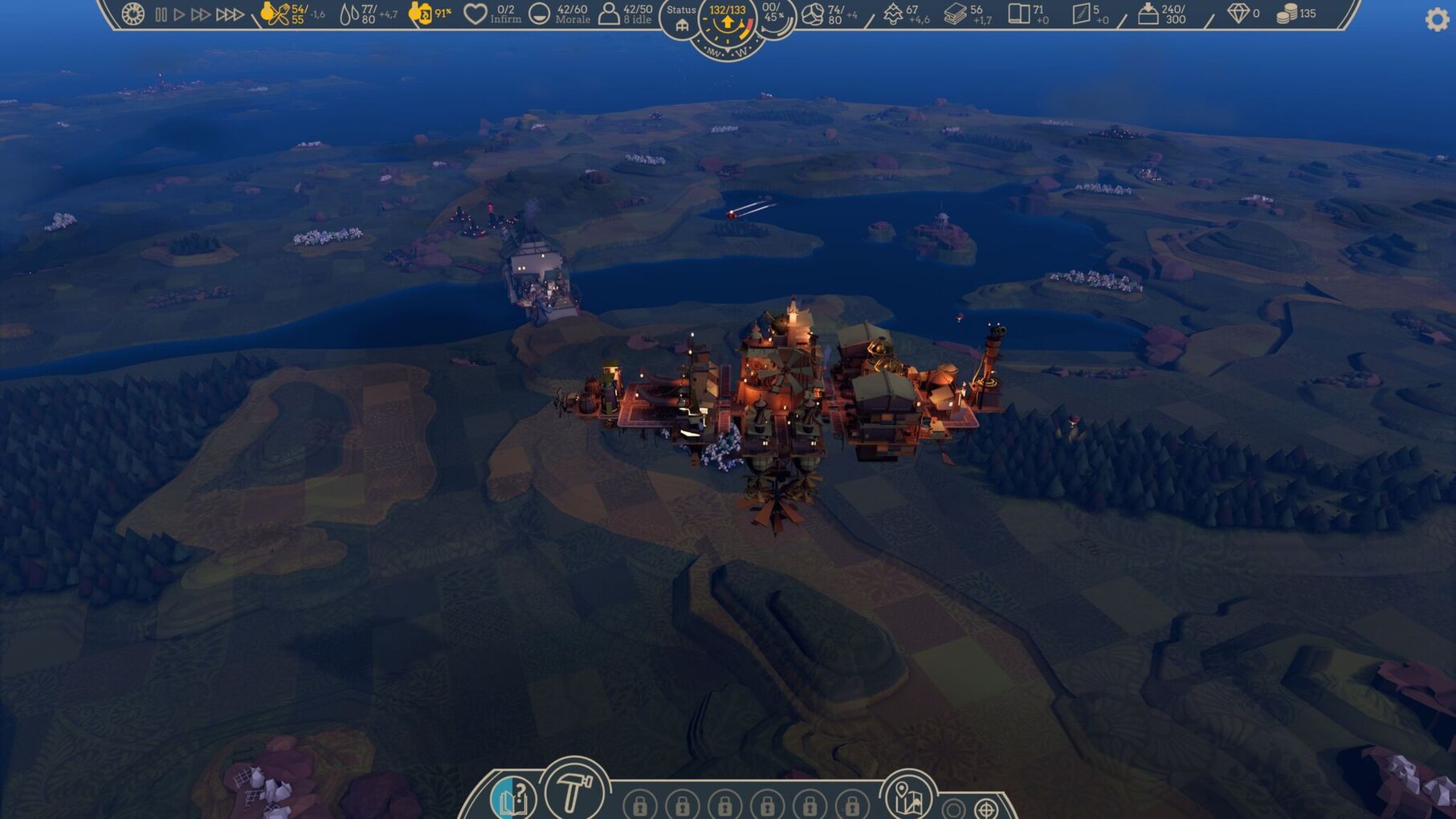Open the Status panel button
The width and height of the screenshot is (1456, 819).
681,18
